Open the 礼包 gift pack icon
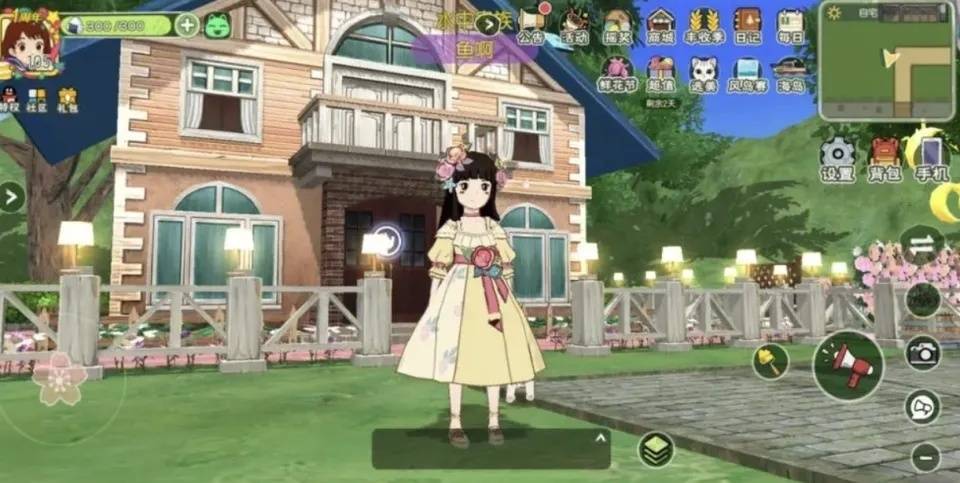 point(67,98)
